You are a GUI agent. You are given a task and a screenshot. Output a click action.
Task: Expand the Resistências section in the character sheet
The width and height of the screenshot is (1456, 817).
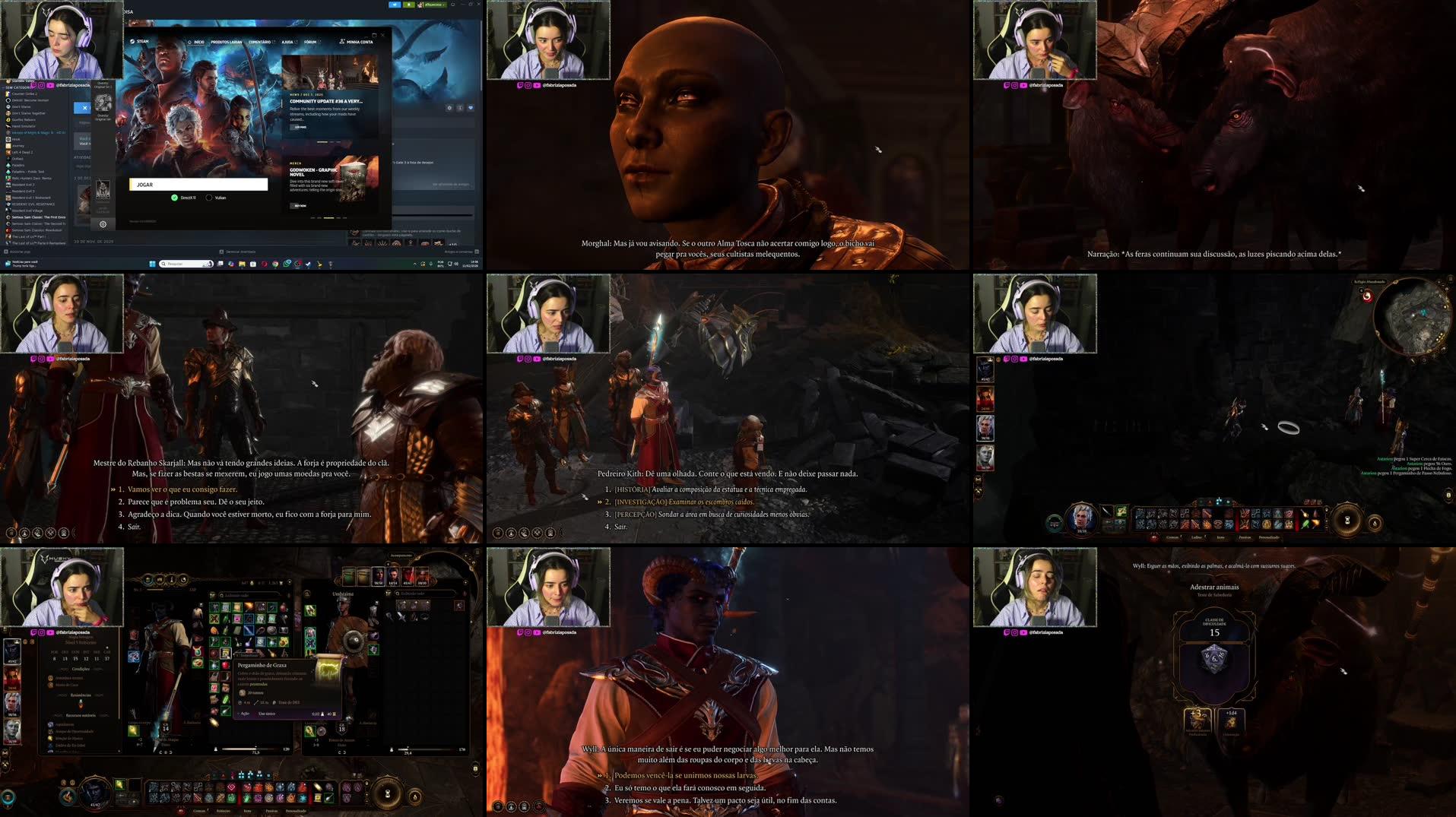(x=81, y=695)
